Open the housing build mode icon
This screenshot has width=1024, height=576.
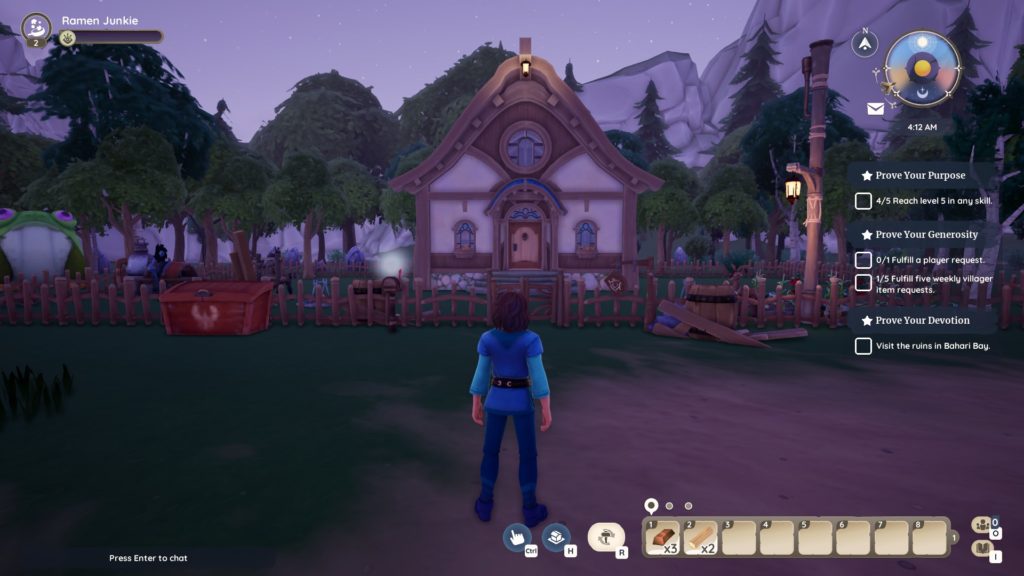pyautogui.click(x=555, y=537)
